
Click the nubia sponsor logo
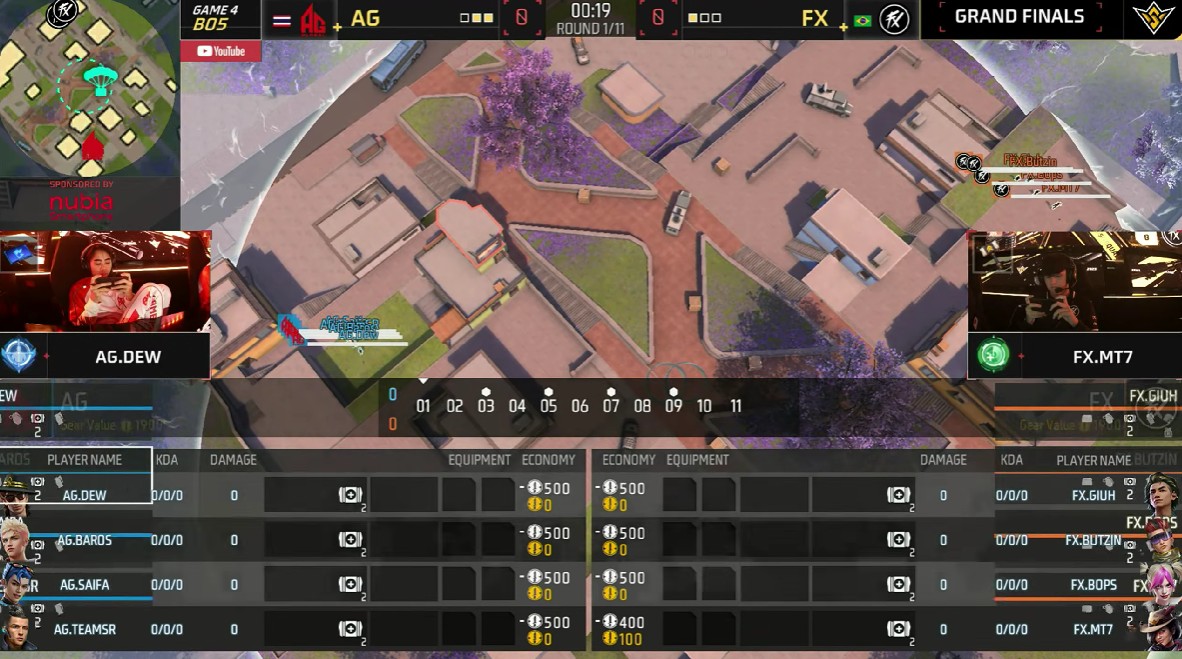click(x=82, y=206)
